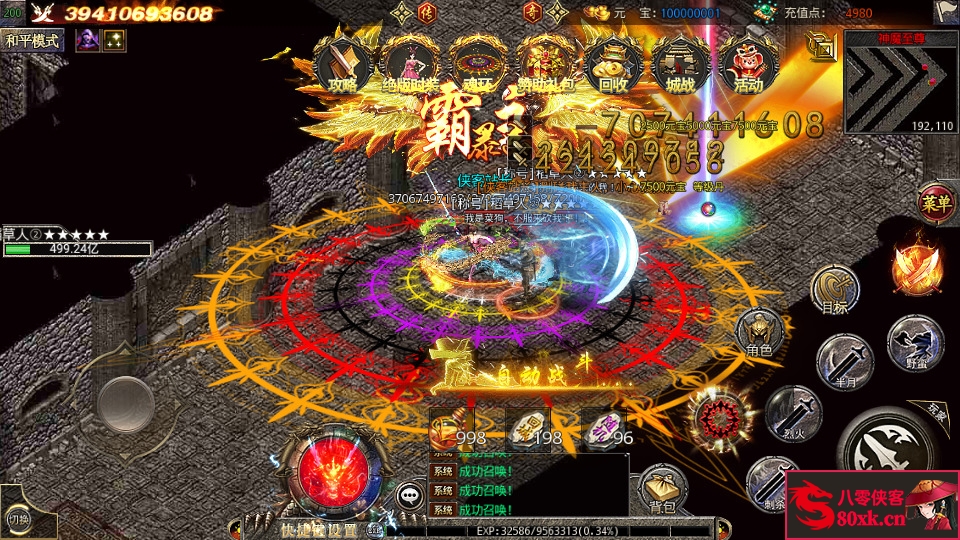Open the 赞助礼包 sponsor gift pack

(x=545, y=63)
